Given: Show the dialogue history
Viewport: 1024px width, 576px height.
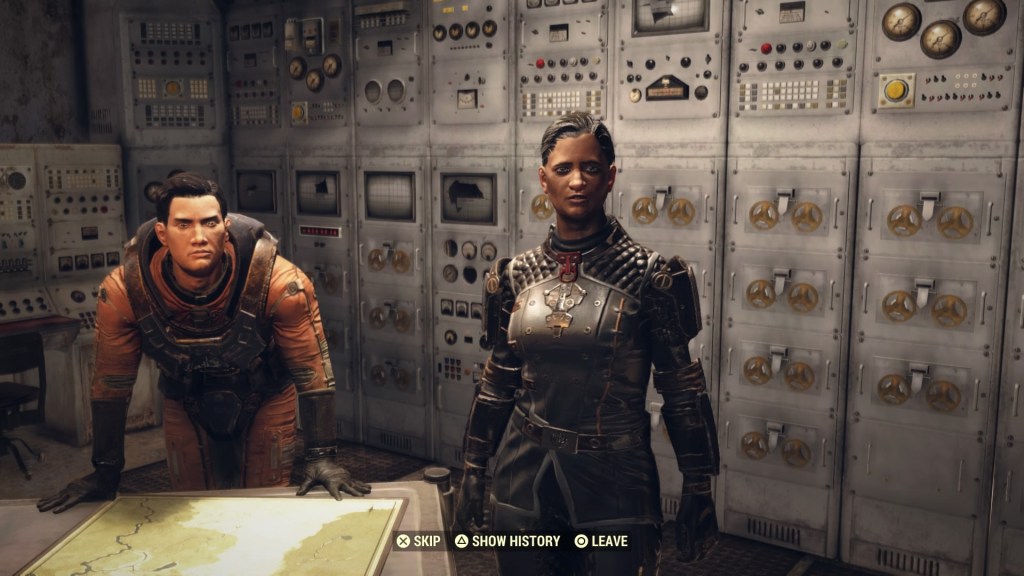Looking at the screenshot, I should [507, 541].
